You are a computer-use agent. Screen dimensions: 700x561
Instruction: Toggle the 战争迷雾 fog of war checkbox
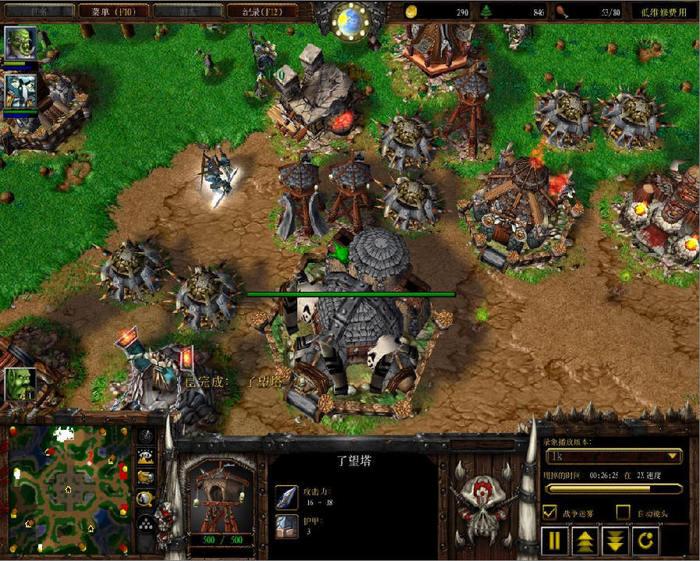[549, 512]
